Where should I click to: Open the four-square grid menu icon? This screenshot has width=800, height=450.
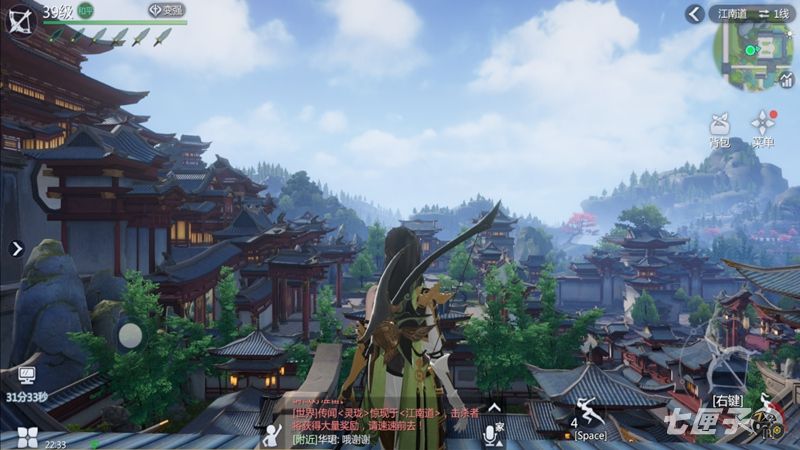[x=27, y=436]
